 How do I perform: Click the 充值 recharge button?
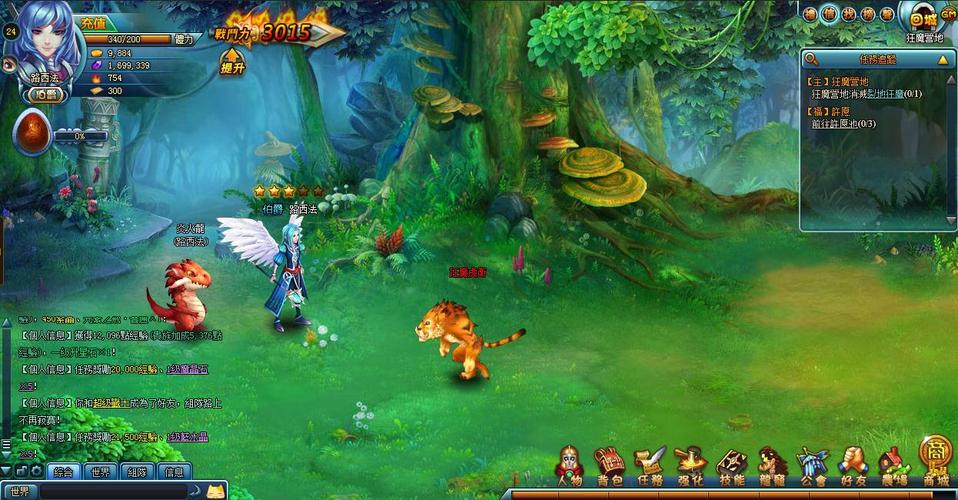[x=97, y=22]
